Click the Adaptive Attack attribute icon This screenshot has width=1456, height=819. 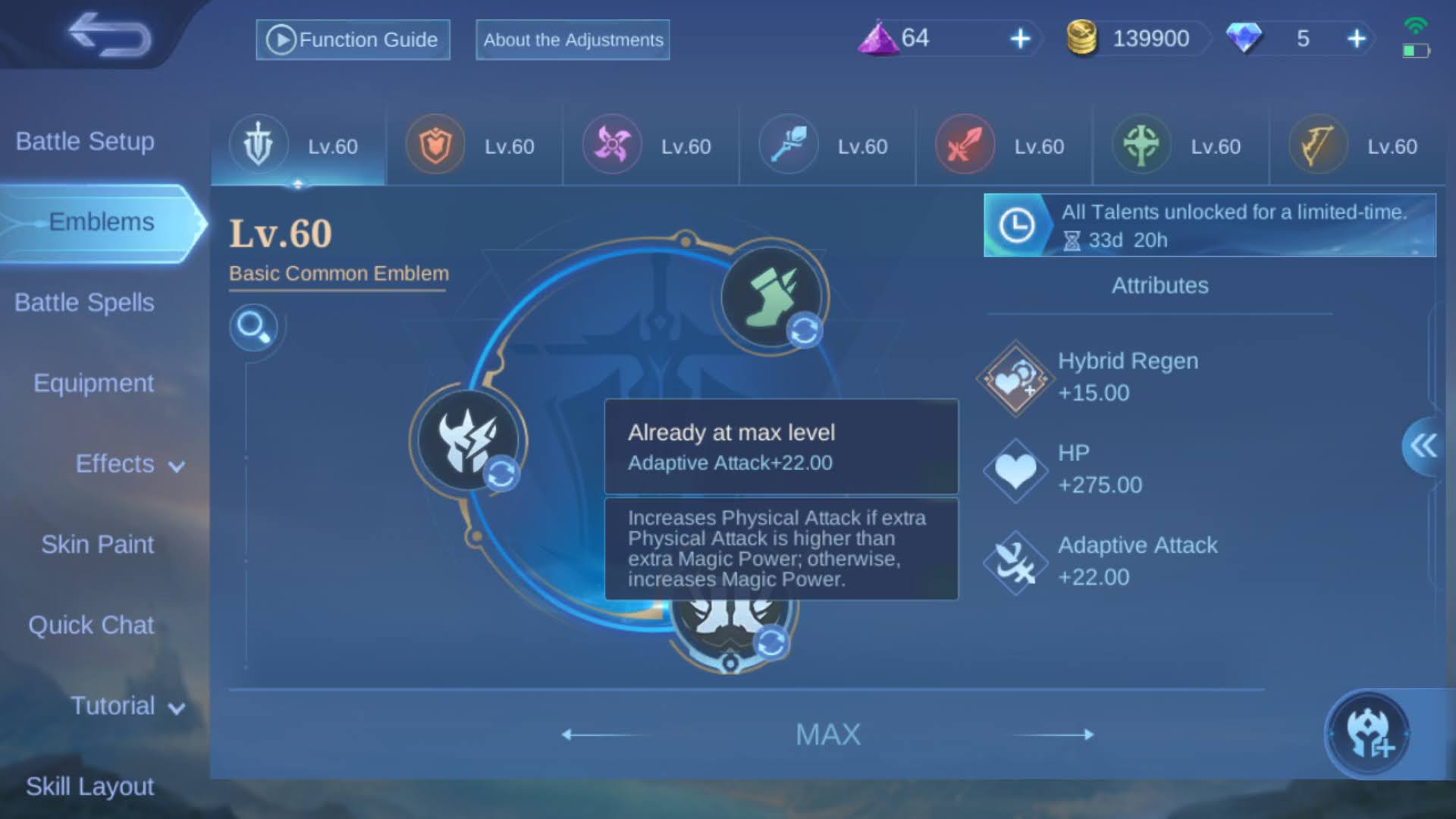(1015, 561)
